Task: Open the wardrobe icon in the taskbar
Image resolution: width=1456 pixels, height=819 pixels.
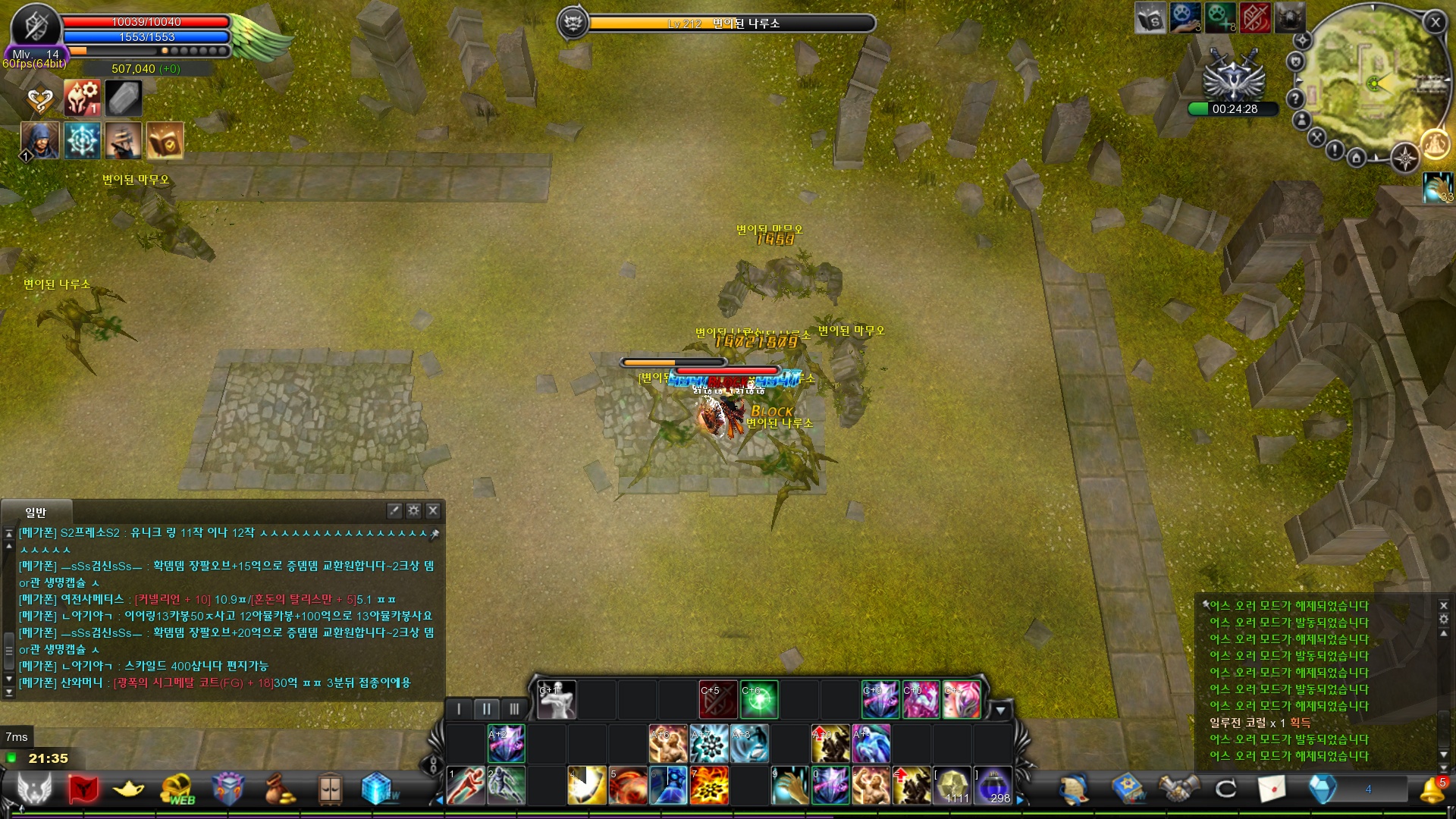Action: pyautogui.click(x=329, y=789)
